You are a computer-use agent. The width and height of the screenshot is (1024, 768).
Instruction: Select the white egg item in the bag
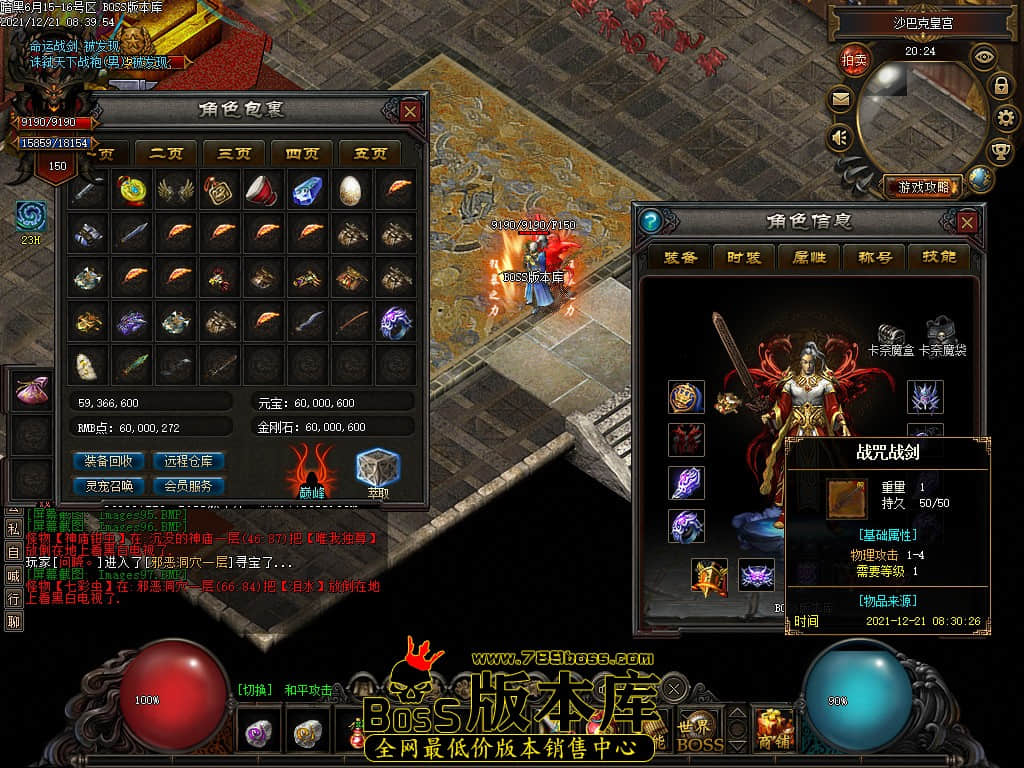351,189
